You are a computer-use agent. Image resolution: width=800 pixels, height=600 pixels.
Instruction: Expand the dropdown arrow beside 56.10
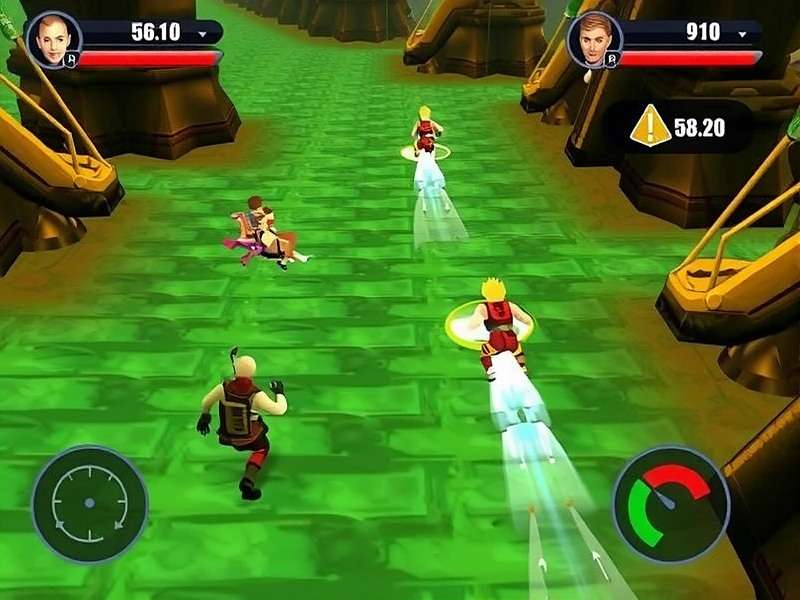203,33
